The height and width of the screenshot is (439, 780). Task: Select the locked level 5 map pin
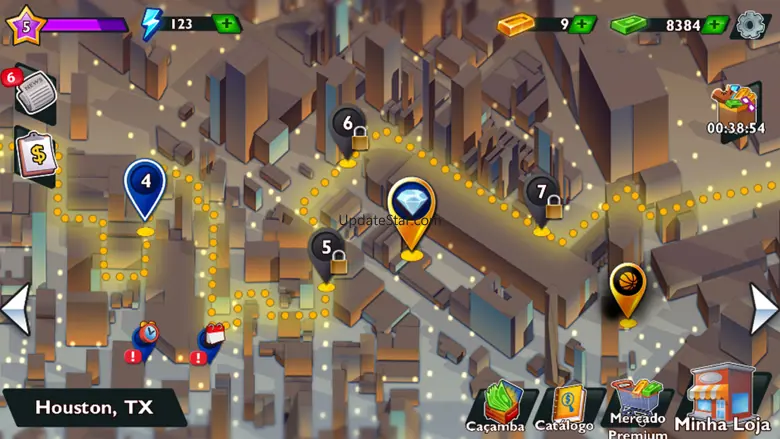pos(328,252)
